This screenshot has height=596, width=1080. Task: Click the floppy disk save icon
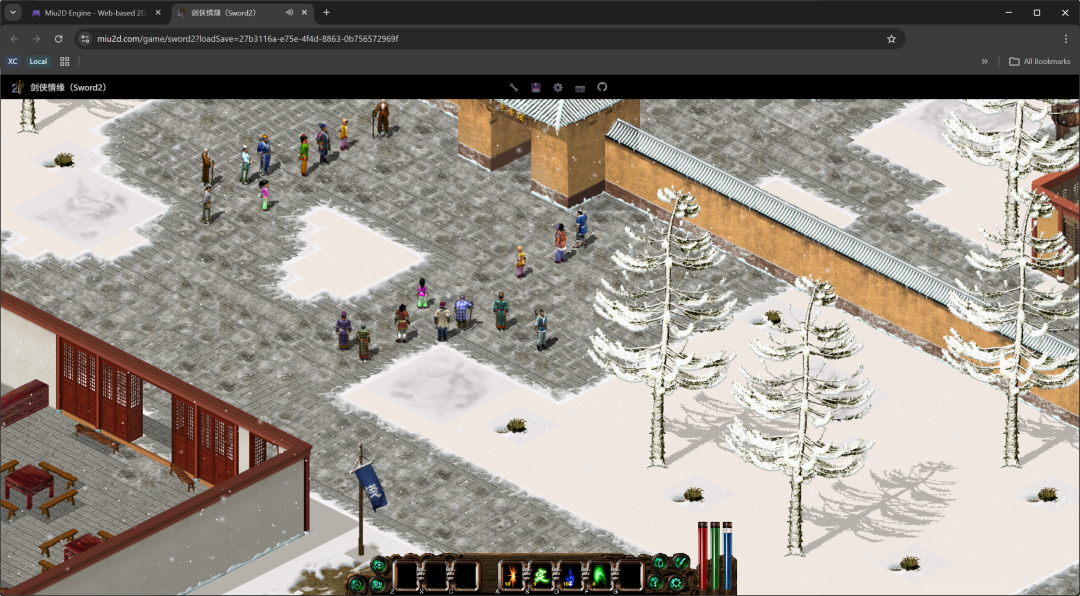[x=536, y=87]
